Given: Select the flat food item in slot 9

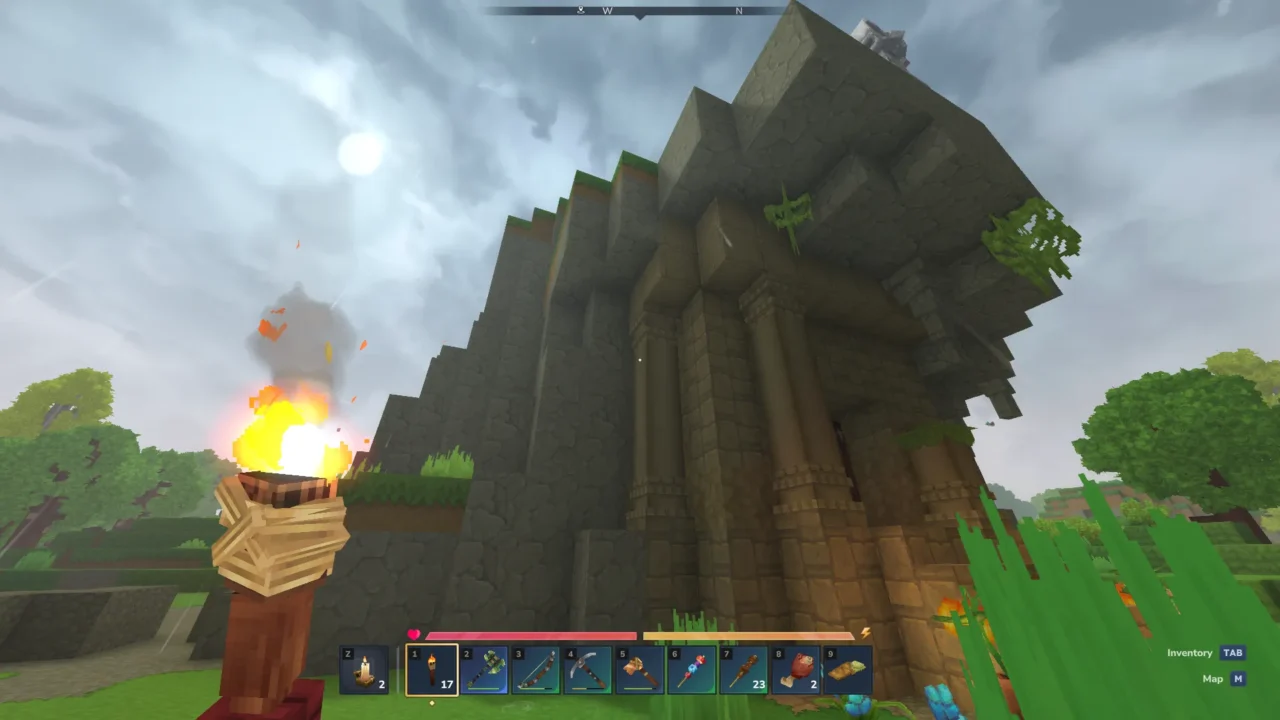Looking at the screenshot, I should pyautogui.click(x=847, y=669).
